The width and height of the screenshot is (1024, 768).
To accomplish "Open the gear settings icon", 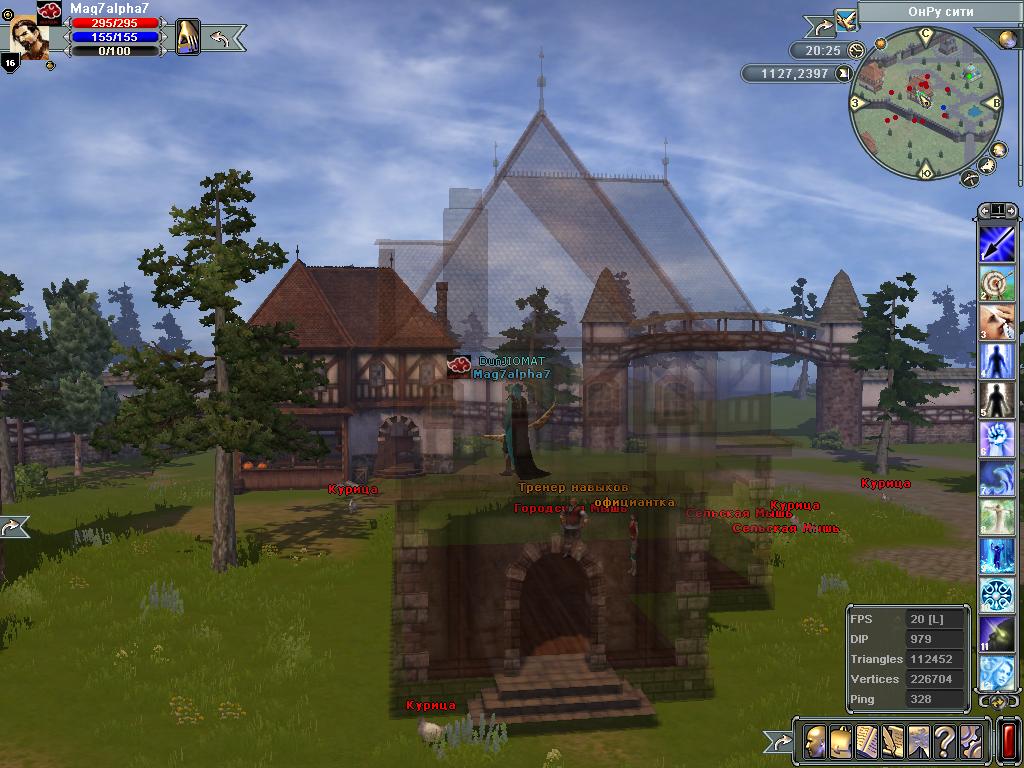I will tap(968, 742).
